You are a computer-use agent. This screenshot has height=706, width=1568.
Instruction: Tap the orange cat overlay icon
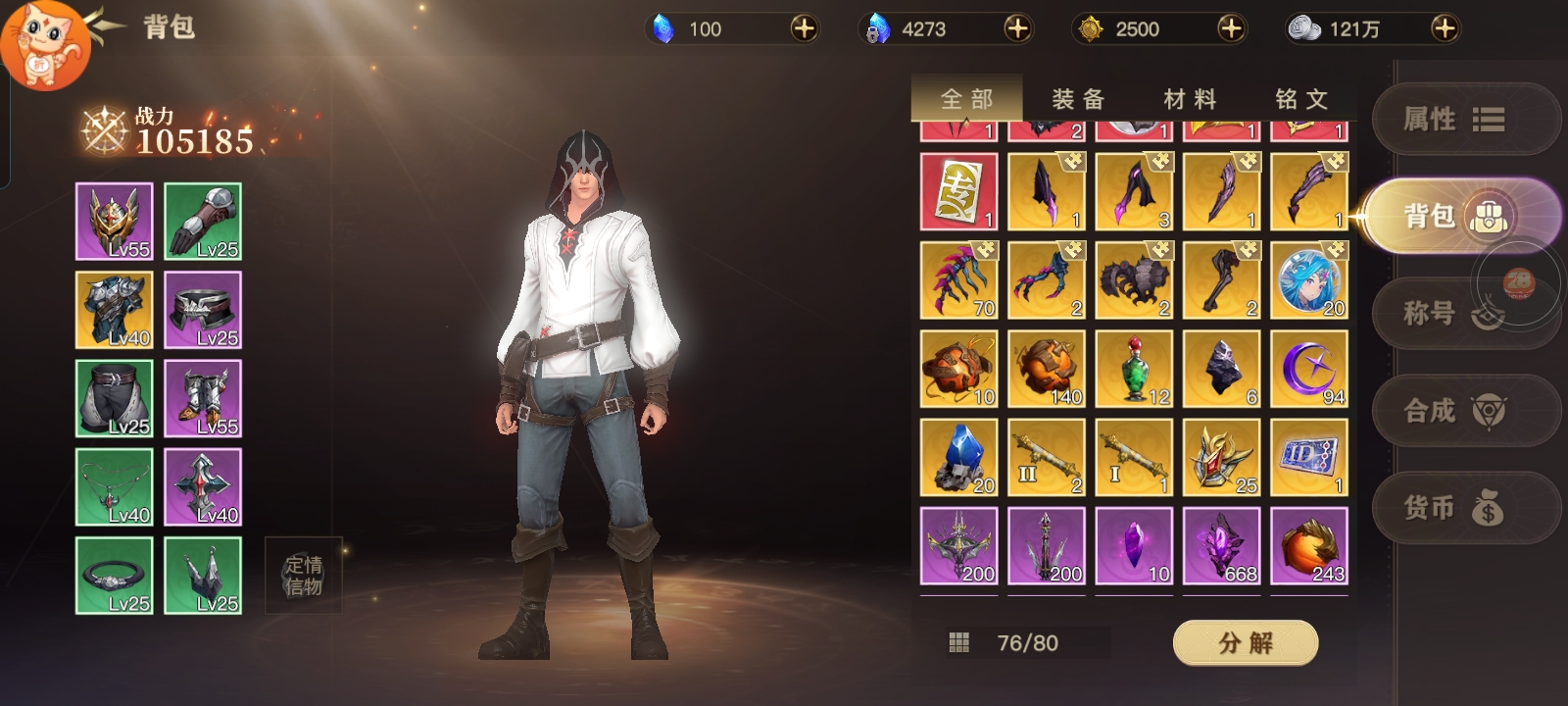43,43
